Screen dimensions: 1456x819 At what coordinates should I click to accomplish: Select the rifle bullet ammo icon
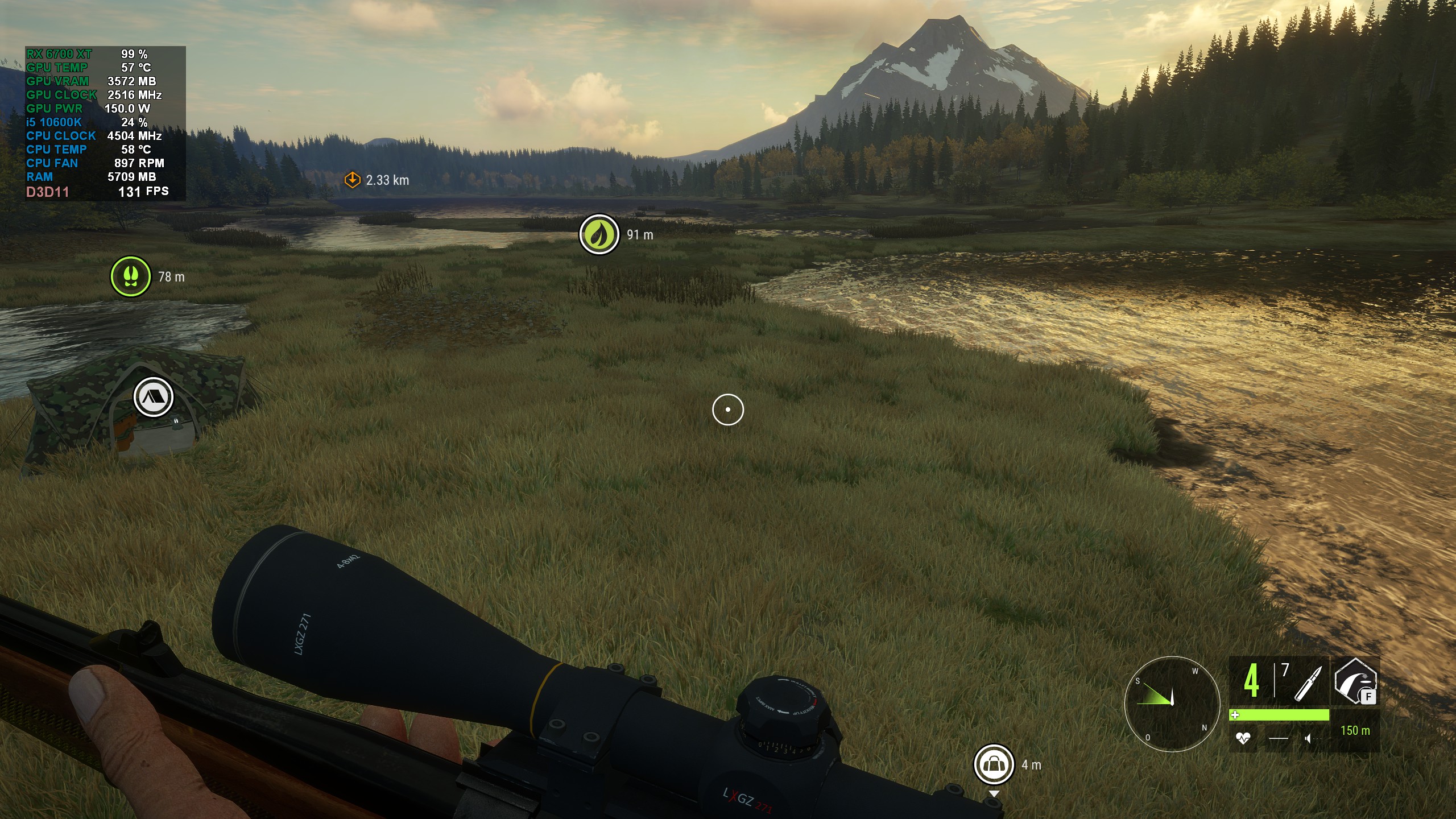pos(1308,683)
